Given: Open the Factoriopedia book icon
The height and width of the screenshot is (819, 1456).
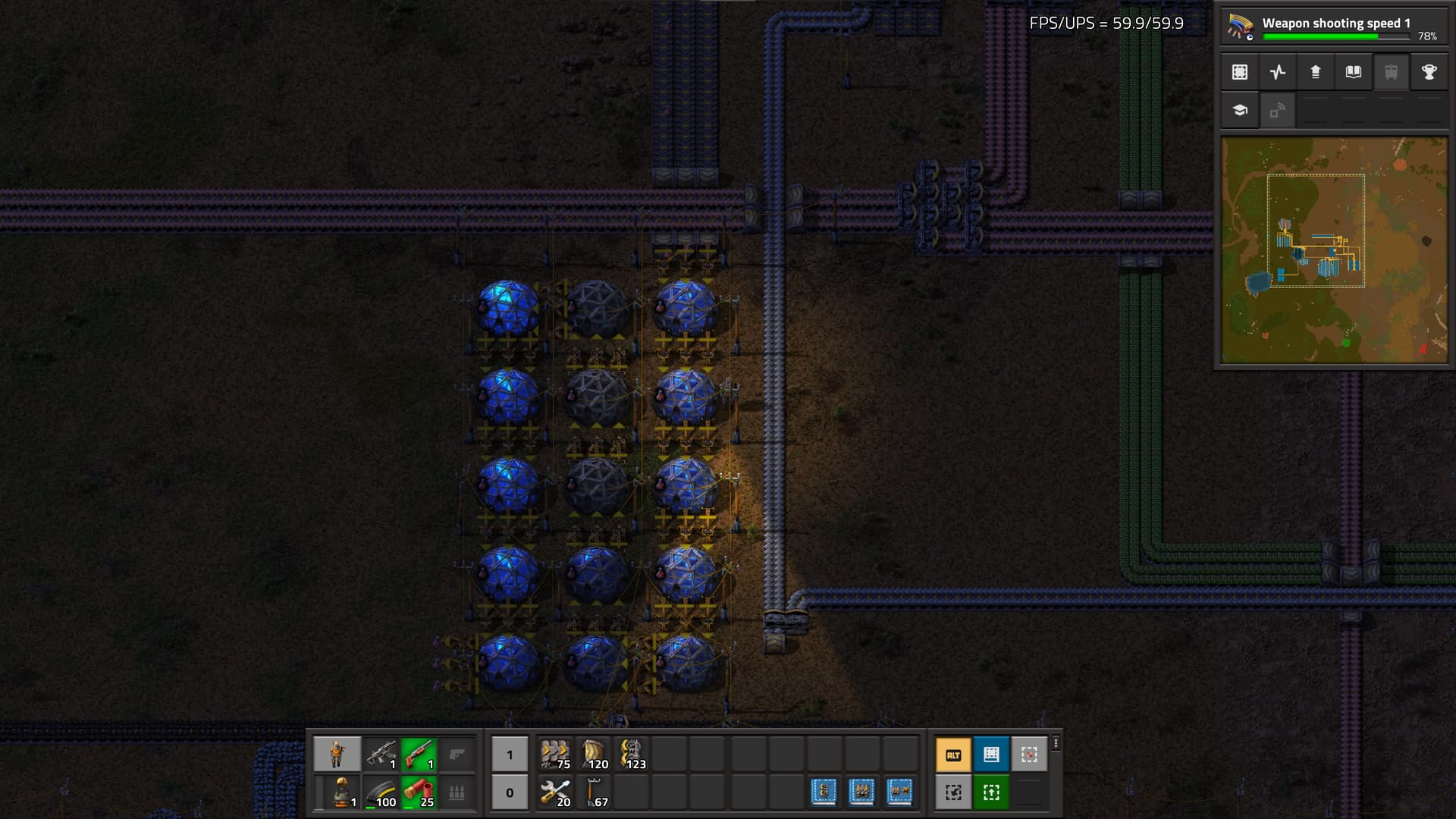Looking at the screenshot, I should (x=1354, y=72).
